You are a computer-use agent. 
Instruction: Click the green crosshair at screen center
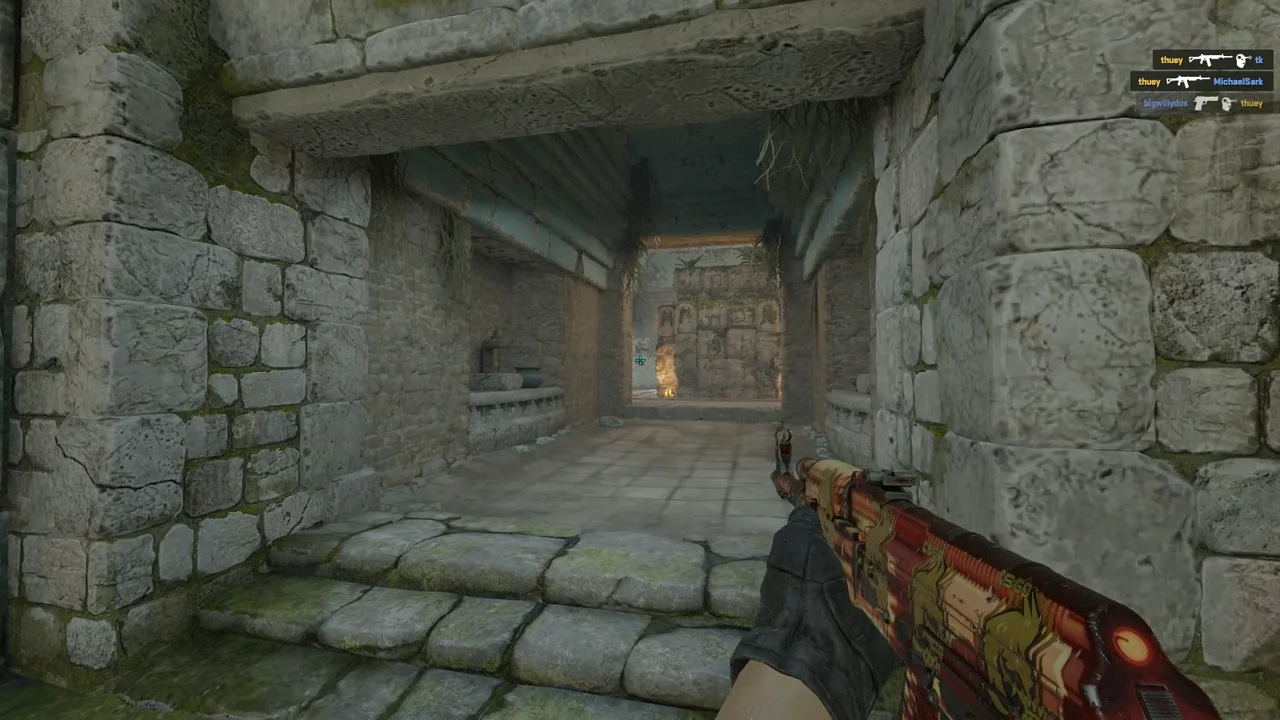640,360
